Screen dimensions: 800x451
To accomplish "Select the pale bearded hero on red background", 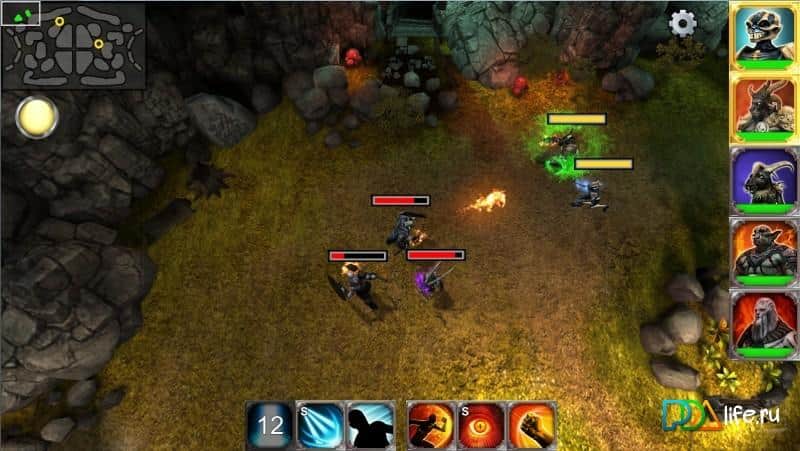I will pyautogui.click(x=763, y=324).
